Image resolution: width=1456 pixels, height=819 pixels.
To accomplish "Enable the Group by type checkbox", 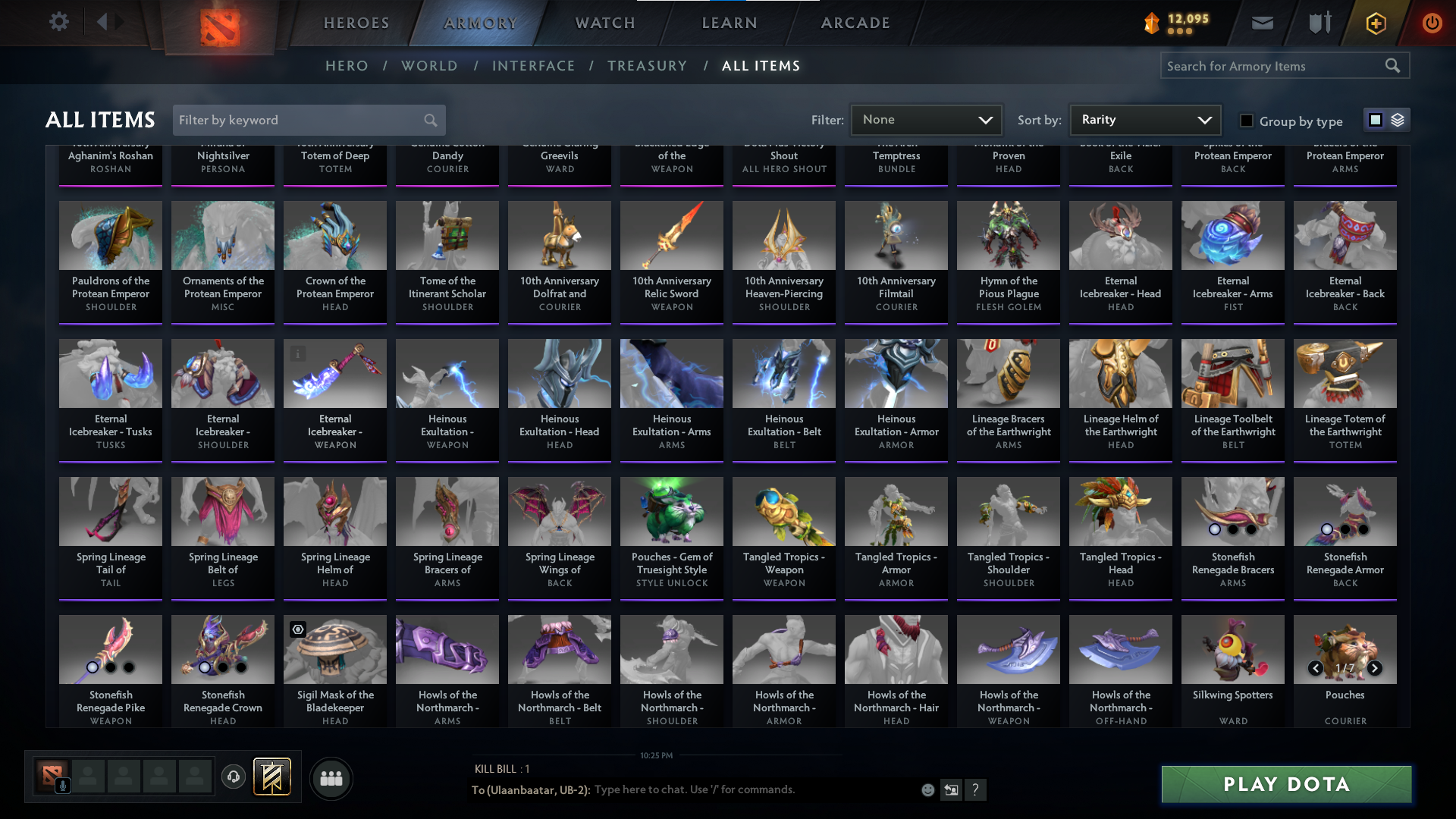I will (x=1246, y=120).
